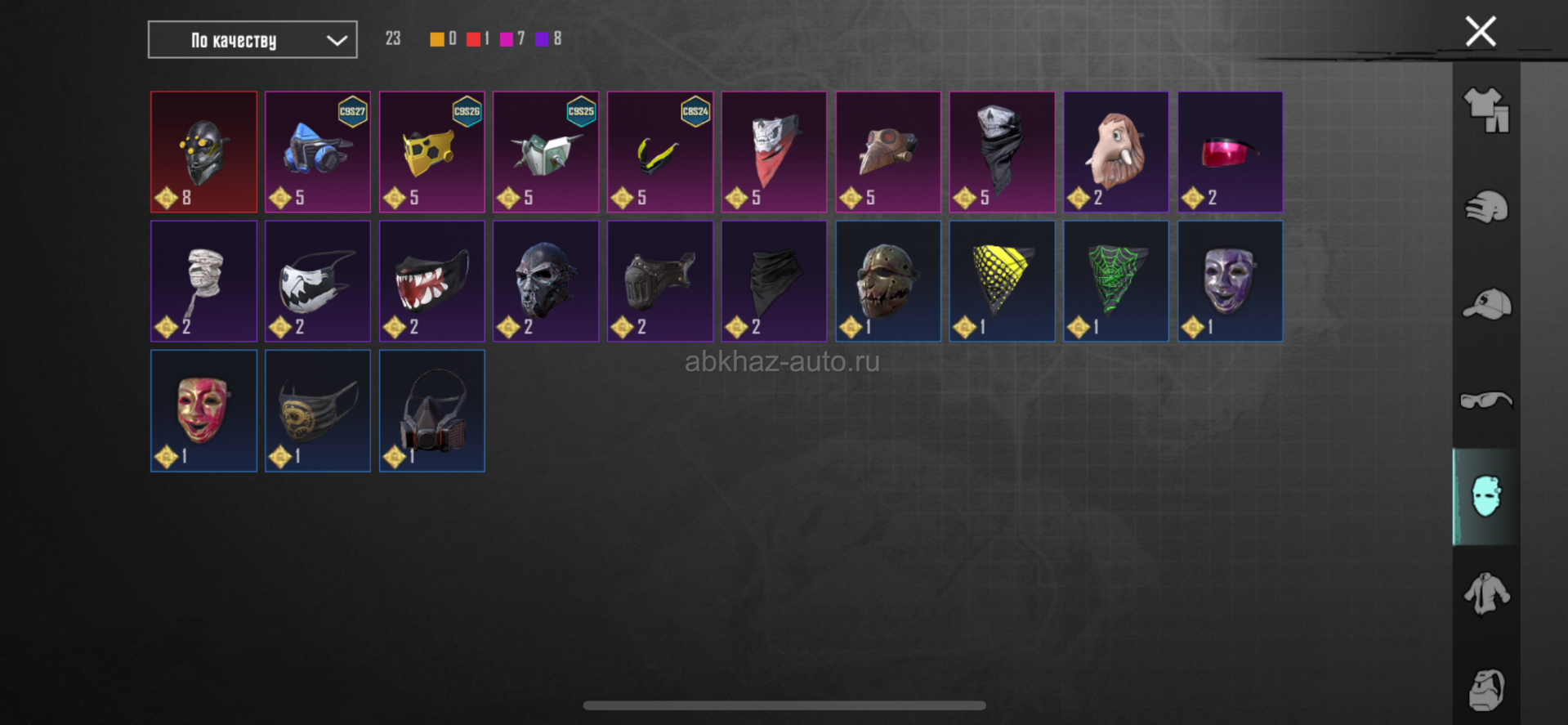Select the black helmet with yellow dots
Viewport: 1568px width, 725px height.
point(203,152)
